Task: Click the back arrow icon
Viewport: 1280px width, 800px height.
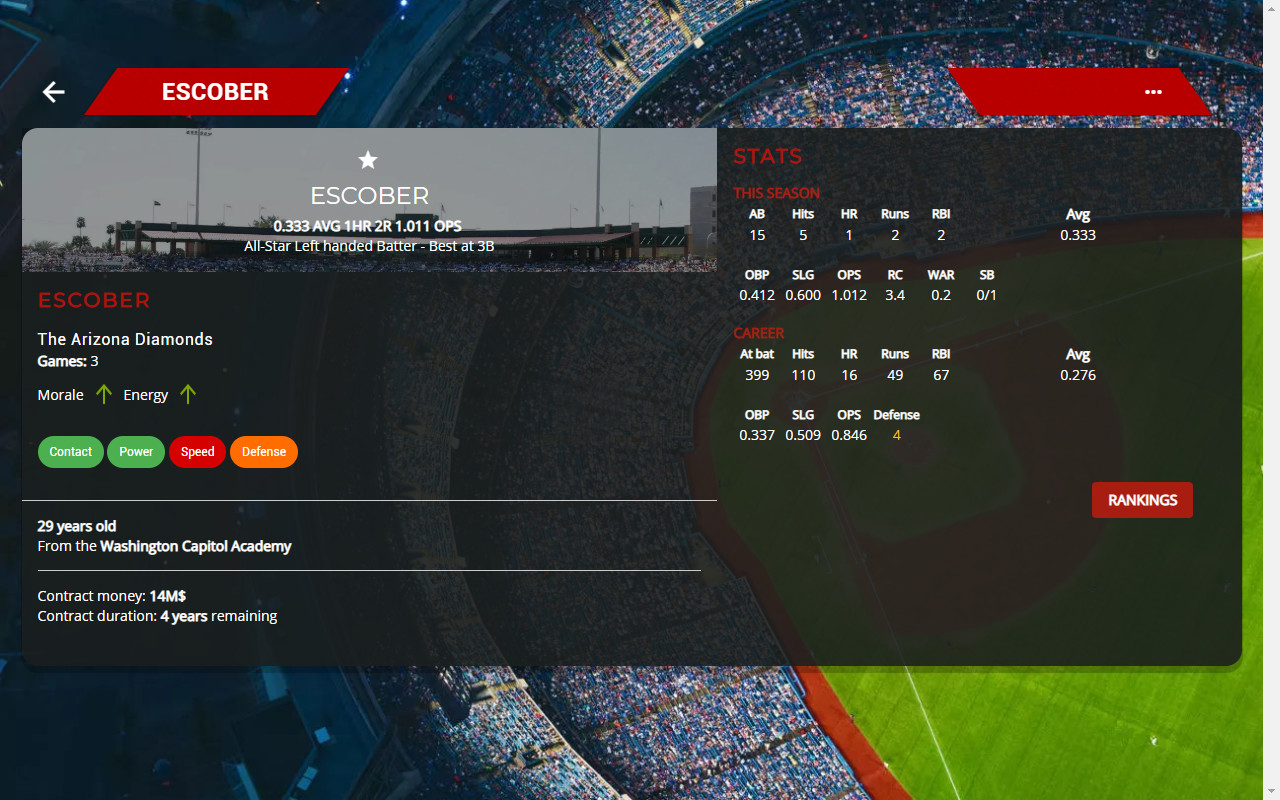Action: (52, 91)
